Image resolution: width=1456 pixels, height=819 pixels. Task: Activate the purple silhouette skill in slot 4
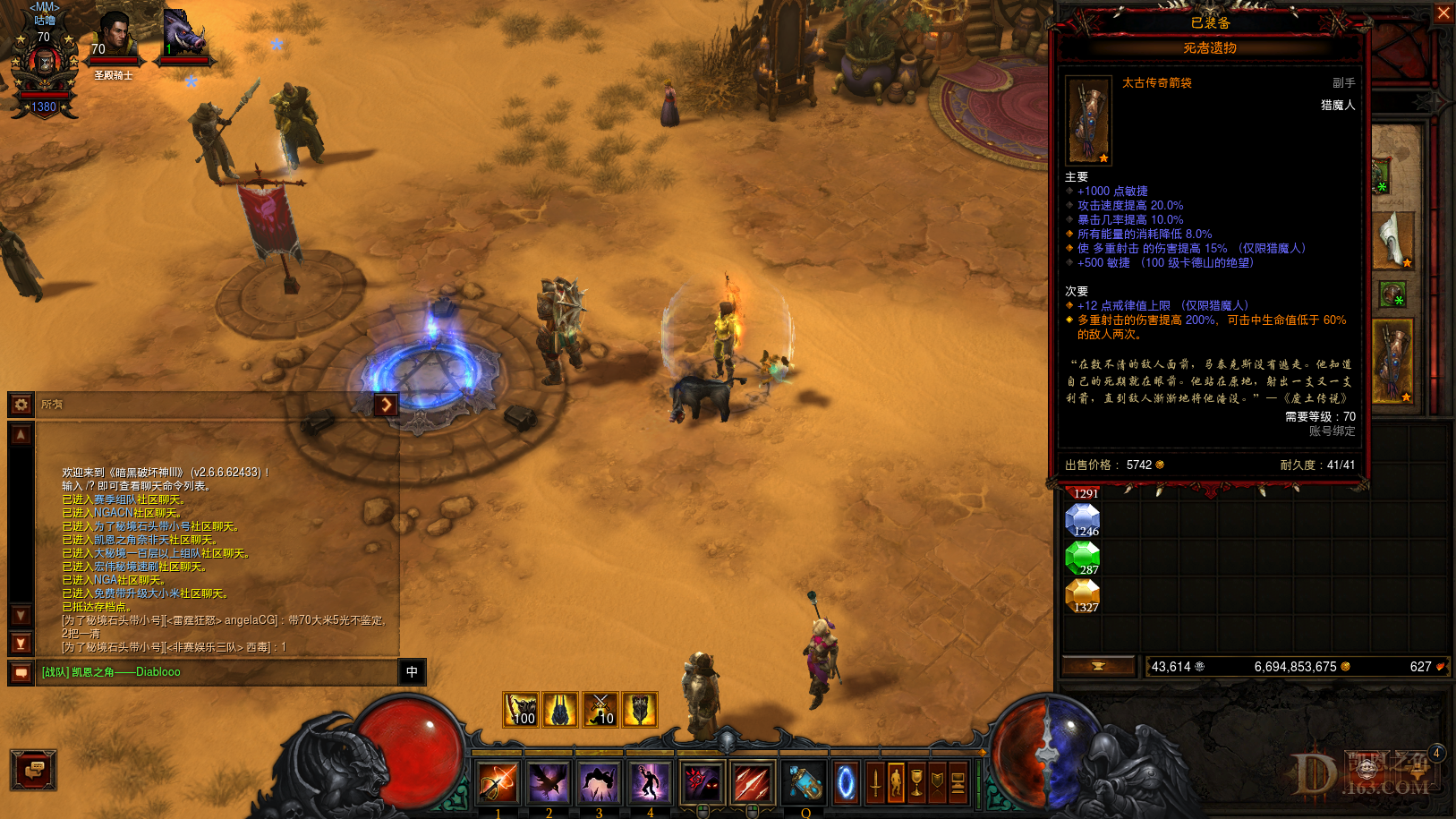[x=650, y=783]
